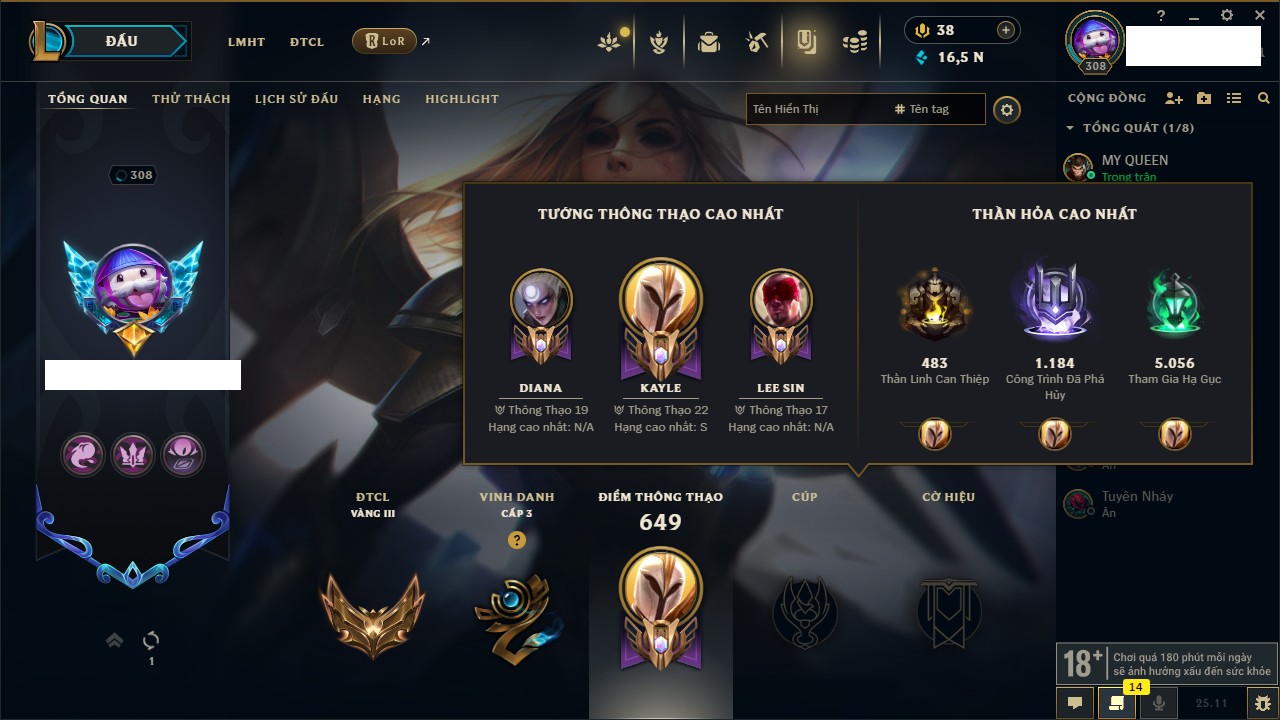
Task: Open the client settings gear
Action: tap(1227, 16)
